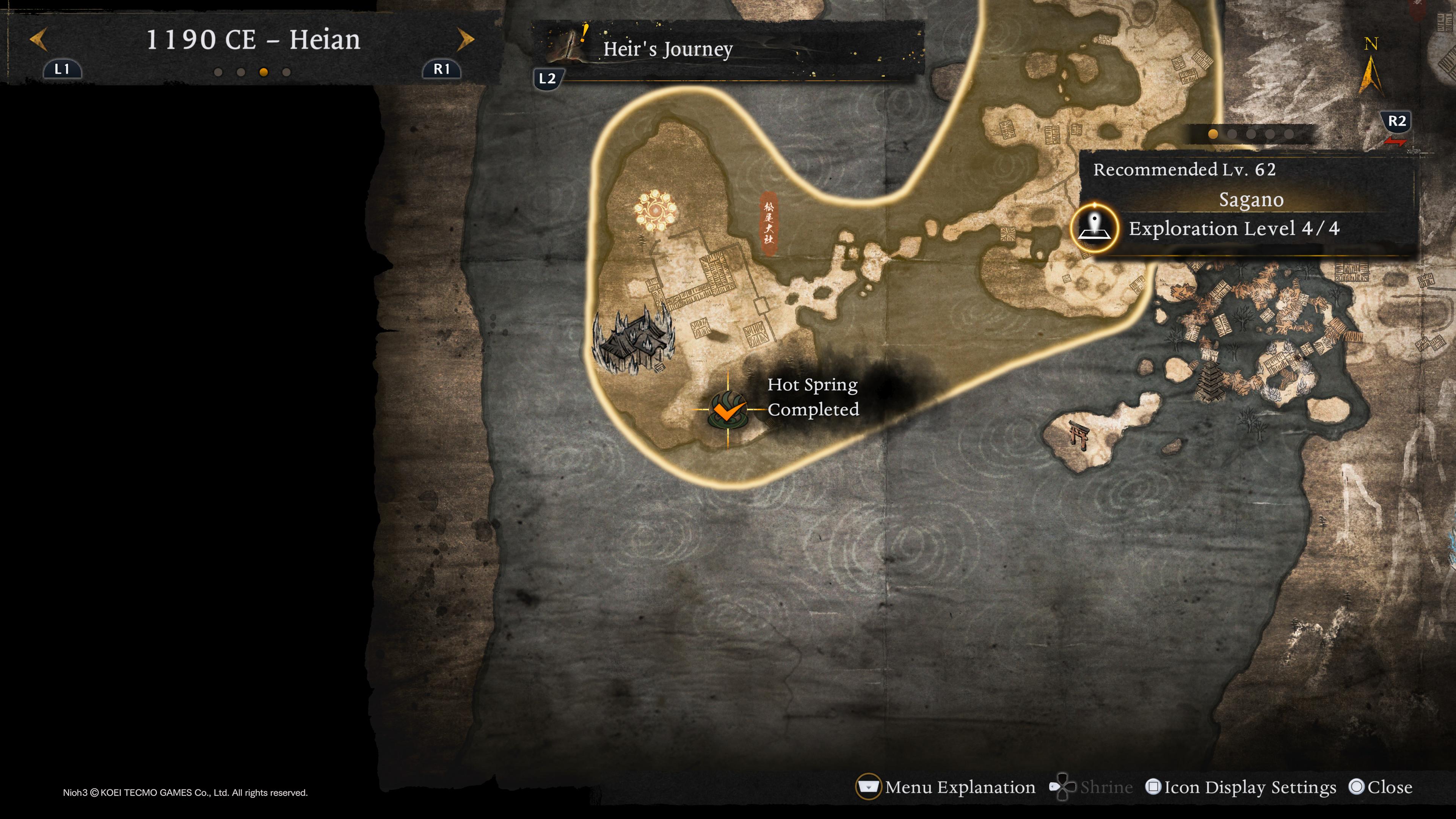Click the Sagano location pin icon
The width and height of the screenshot is (1456, 819).
1095,227
